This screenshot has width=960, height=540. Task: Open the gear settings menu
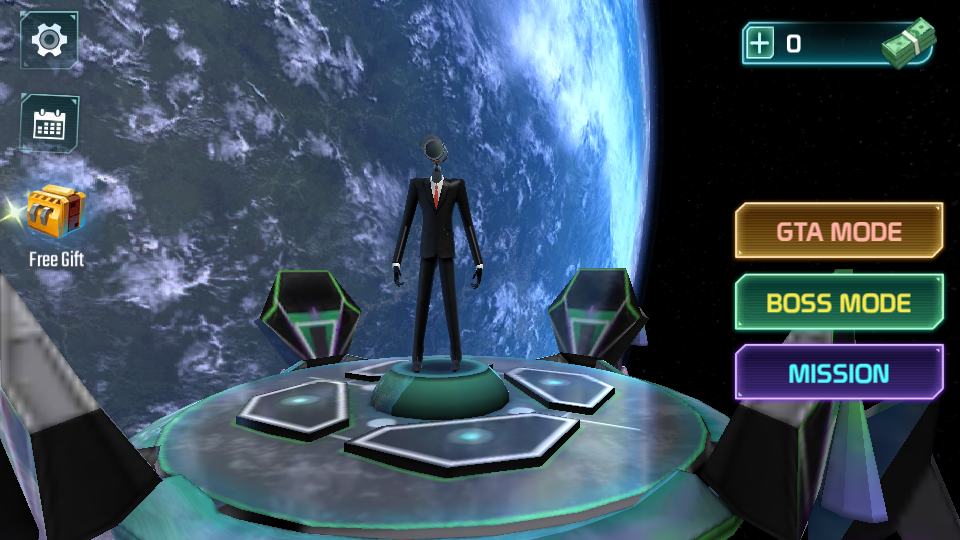coord(49,40)
